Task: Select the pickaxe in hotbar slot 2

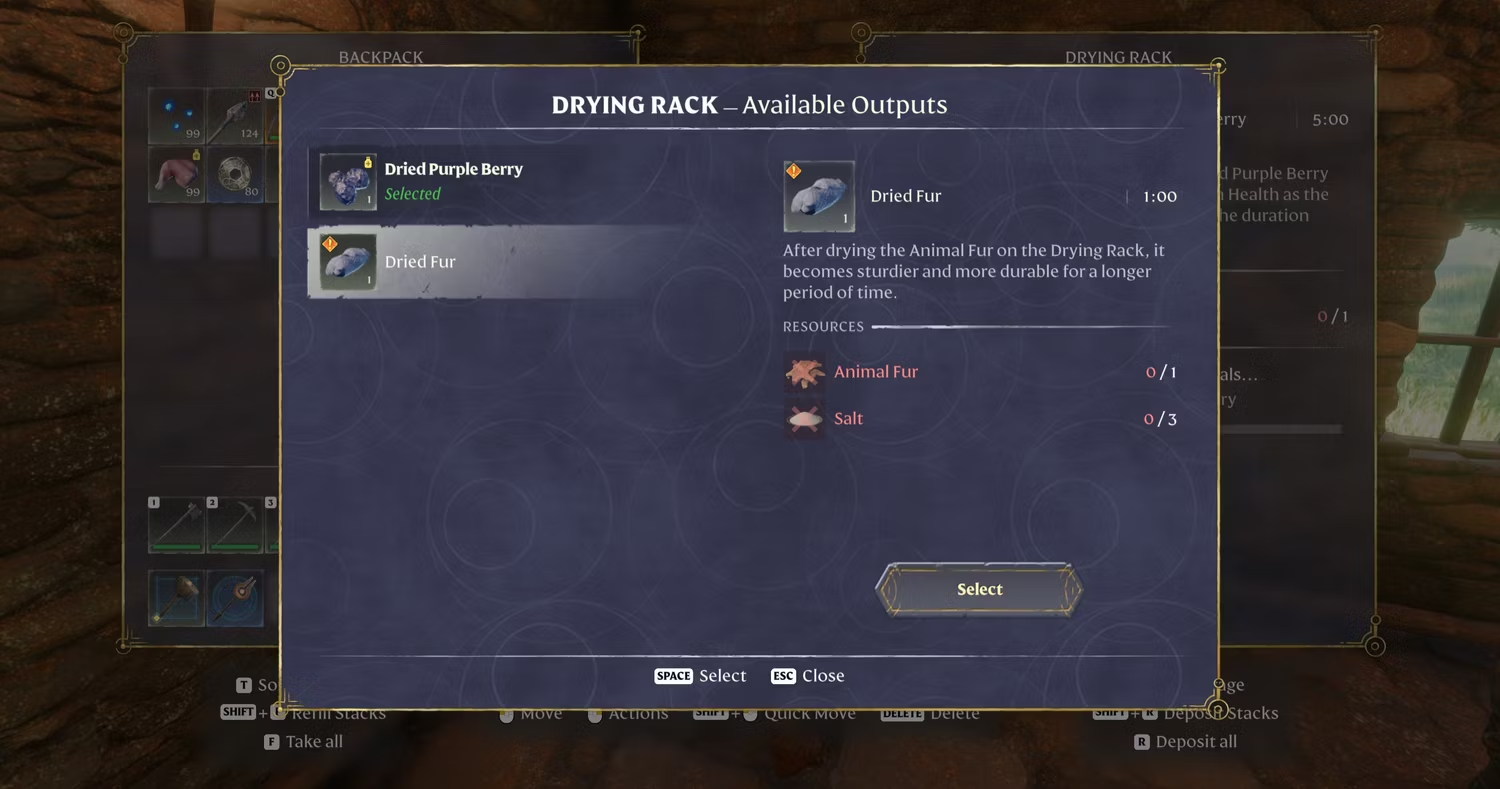Action: 235,524
